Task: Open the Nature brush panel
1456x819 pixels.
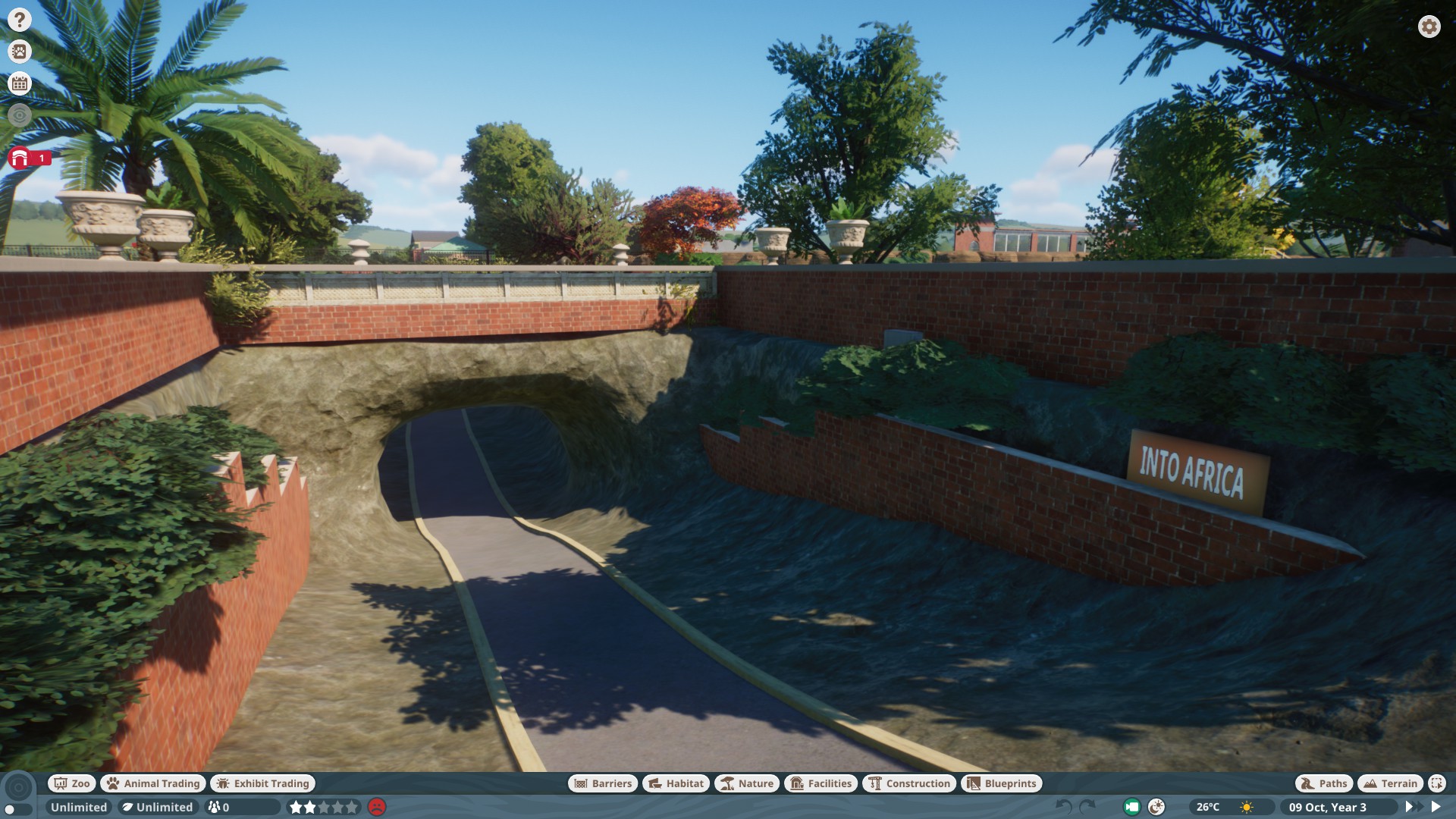Action: click(748, 783)
